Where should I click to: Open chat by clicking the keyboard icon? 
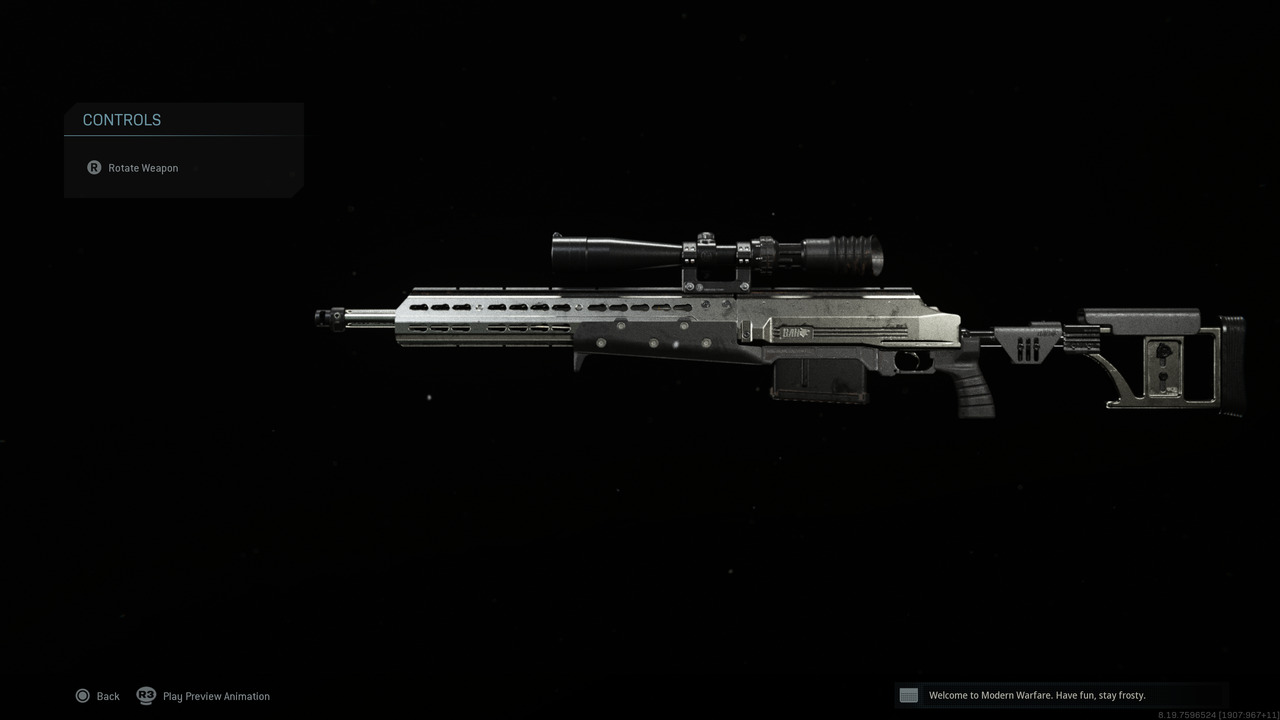click(908, 694)
